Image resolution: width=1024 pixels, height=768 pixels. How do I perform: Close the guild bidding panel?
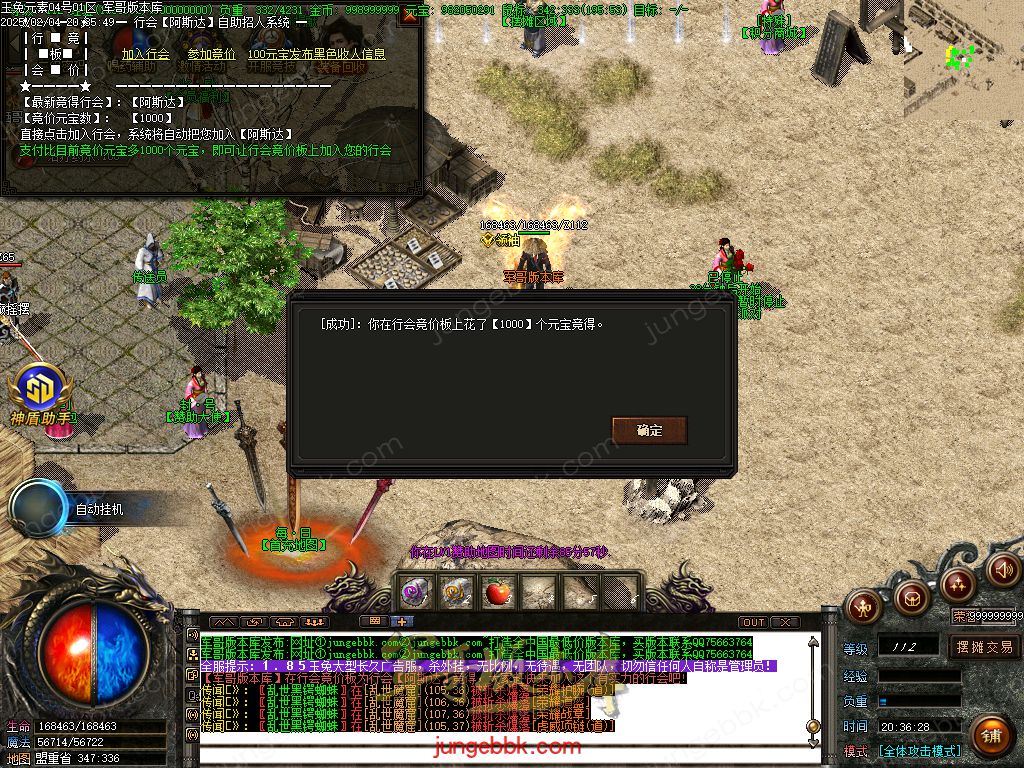click(408, 16)
